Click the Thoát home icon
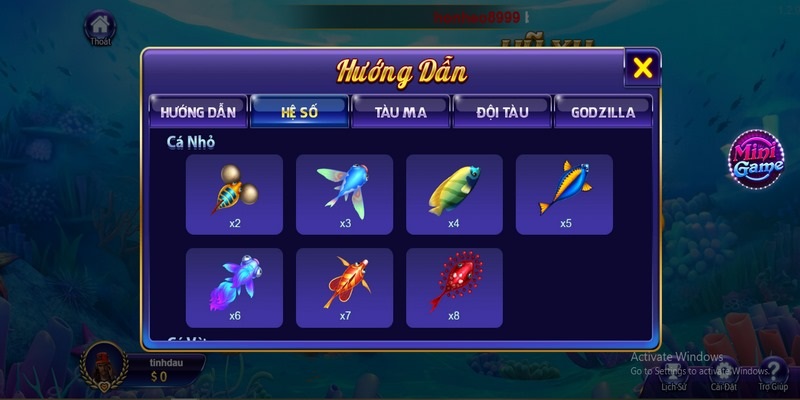The width and height of the screenshot is (800, 400). [99, 28]
